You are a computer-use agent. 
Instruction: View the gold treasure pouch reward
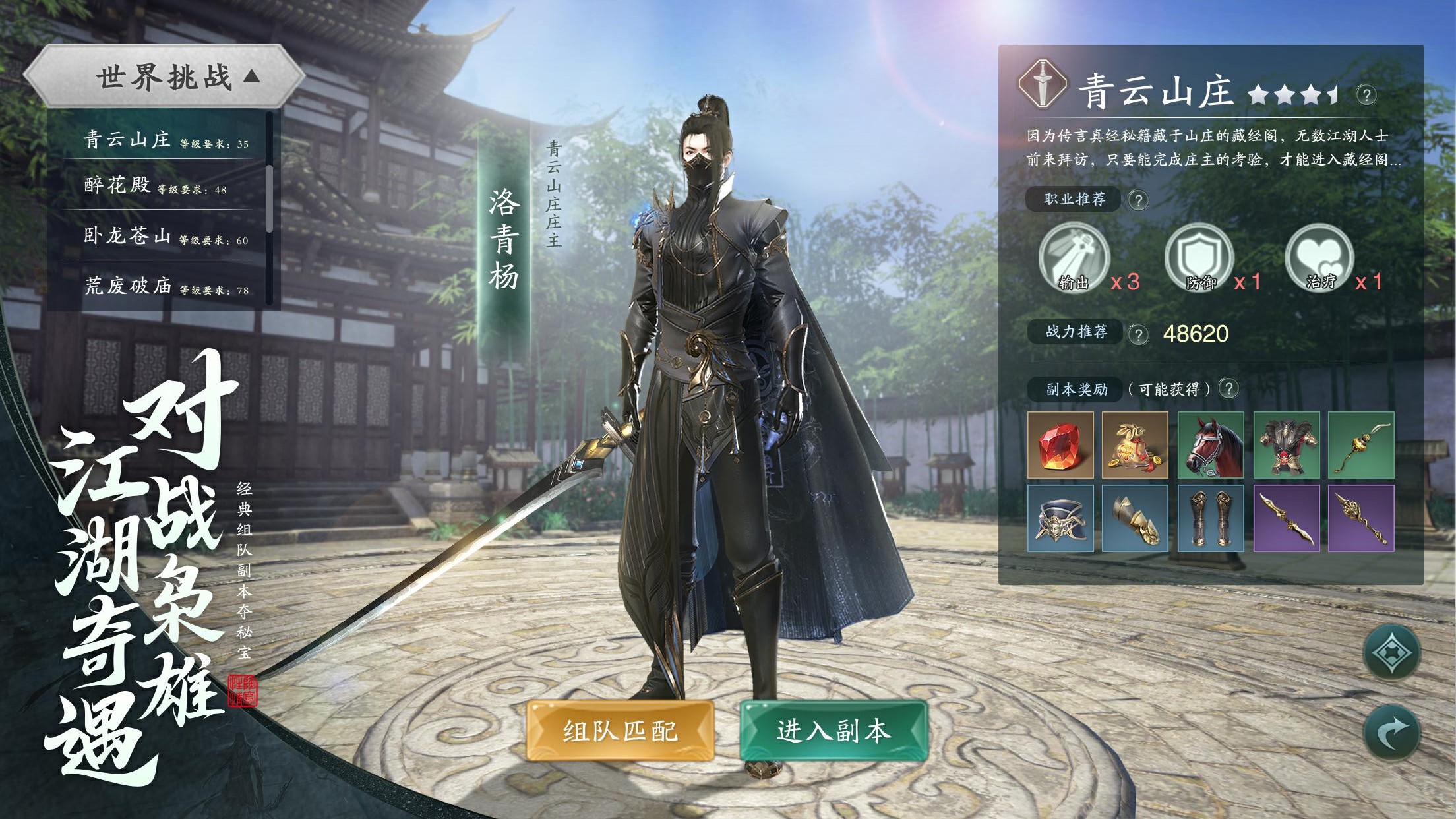(1135, 445)
